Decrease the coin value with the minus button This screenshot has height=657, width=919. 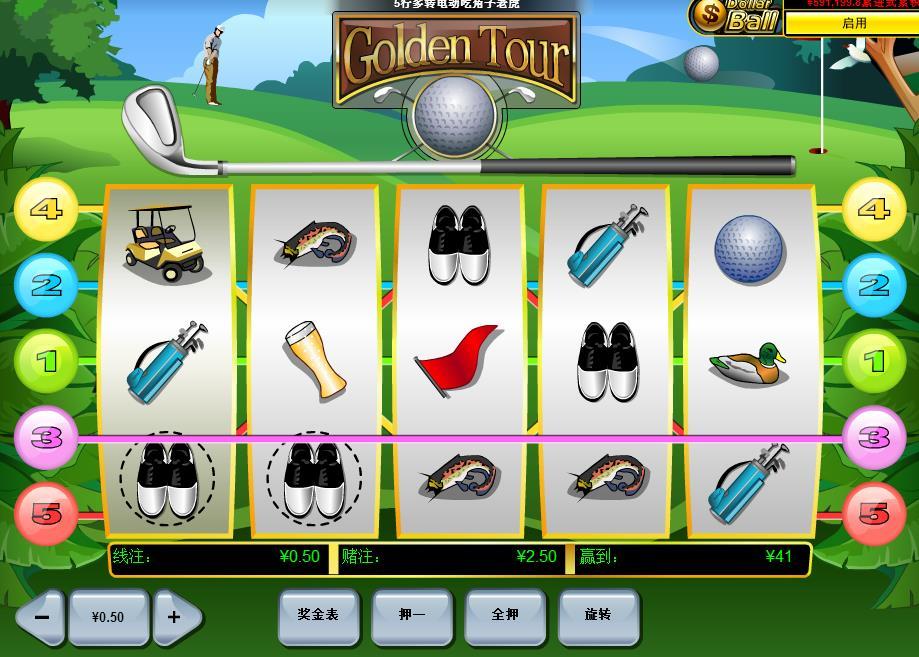(x=41, y=617)
